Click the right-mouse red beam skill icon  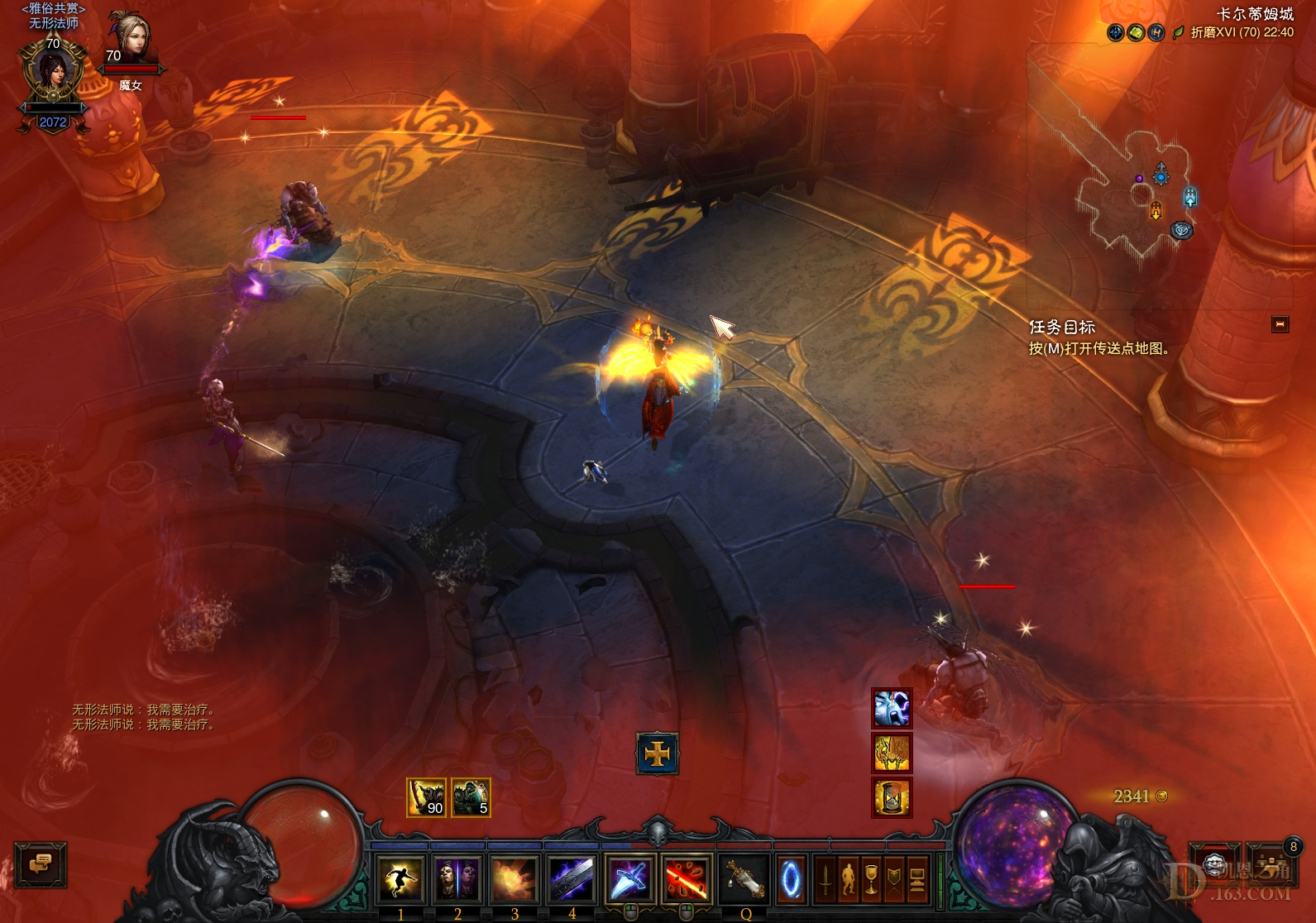(x=687, y=879)
